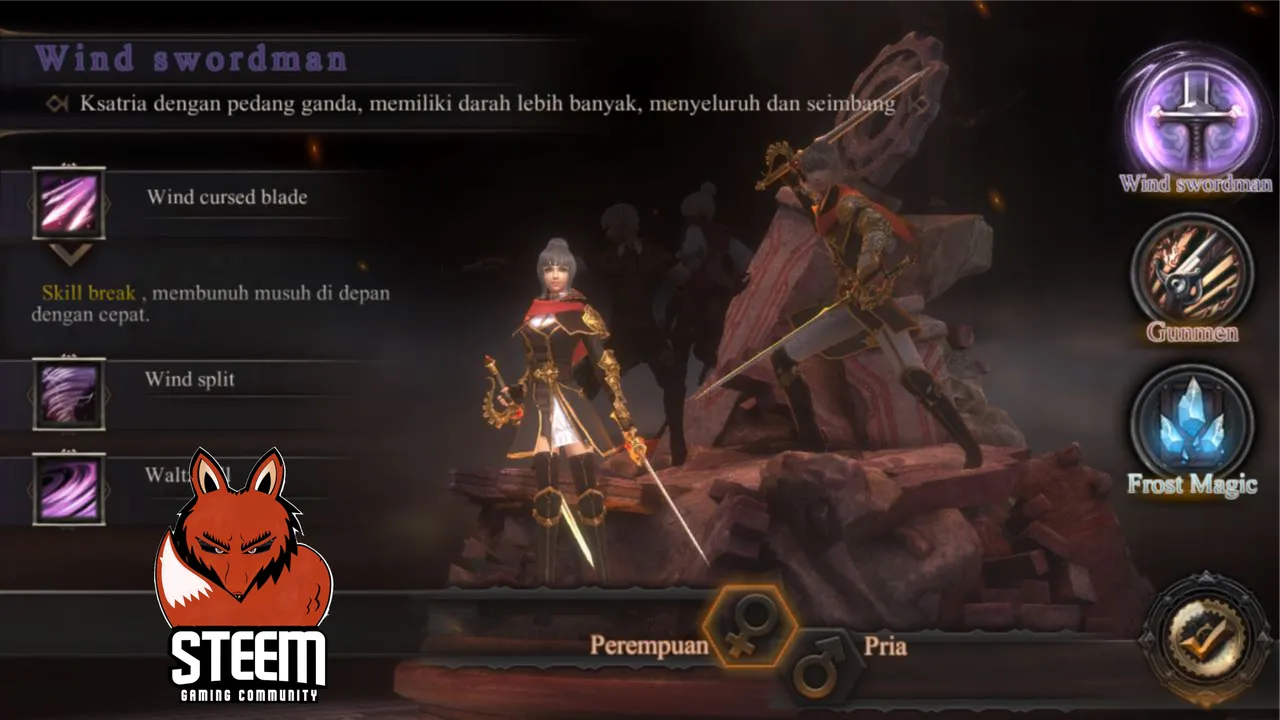Open the purple swirl skill icon
The image size is (1280, 720).
(x=69, y=488)
